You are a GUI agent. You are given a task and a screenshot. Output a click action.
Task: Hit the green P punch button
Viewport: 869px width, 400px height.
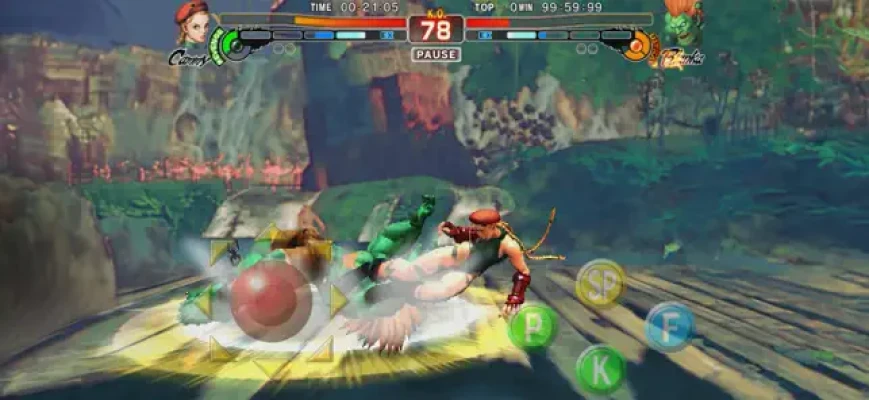pyautogui.click(x=533, y=326)
